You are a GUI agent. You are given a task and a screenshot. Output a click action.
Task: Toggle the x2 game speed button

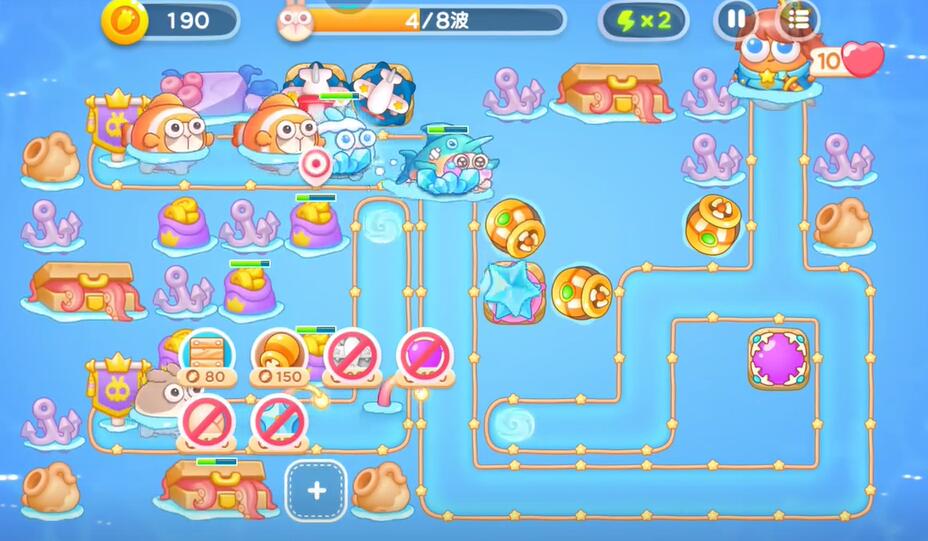[642, 19]
